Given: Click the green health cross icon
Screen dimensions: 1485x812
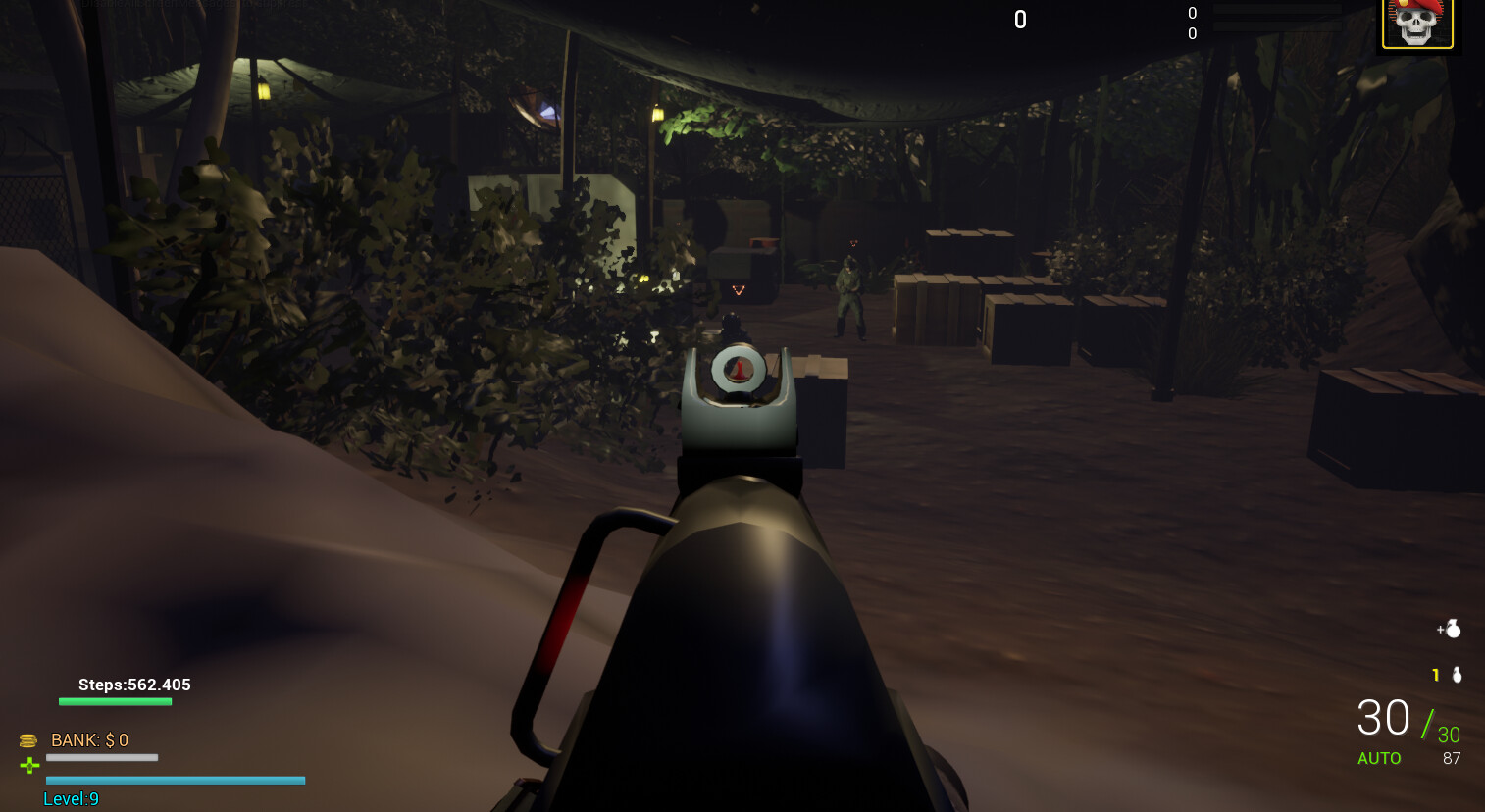Looking at the screenshot, I should coord(29,765).
